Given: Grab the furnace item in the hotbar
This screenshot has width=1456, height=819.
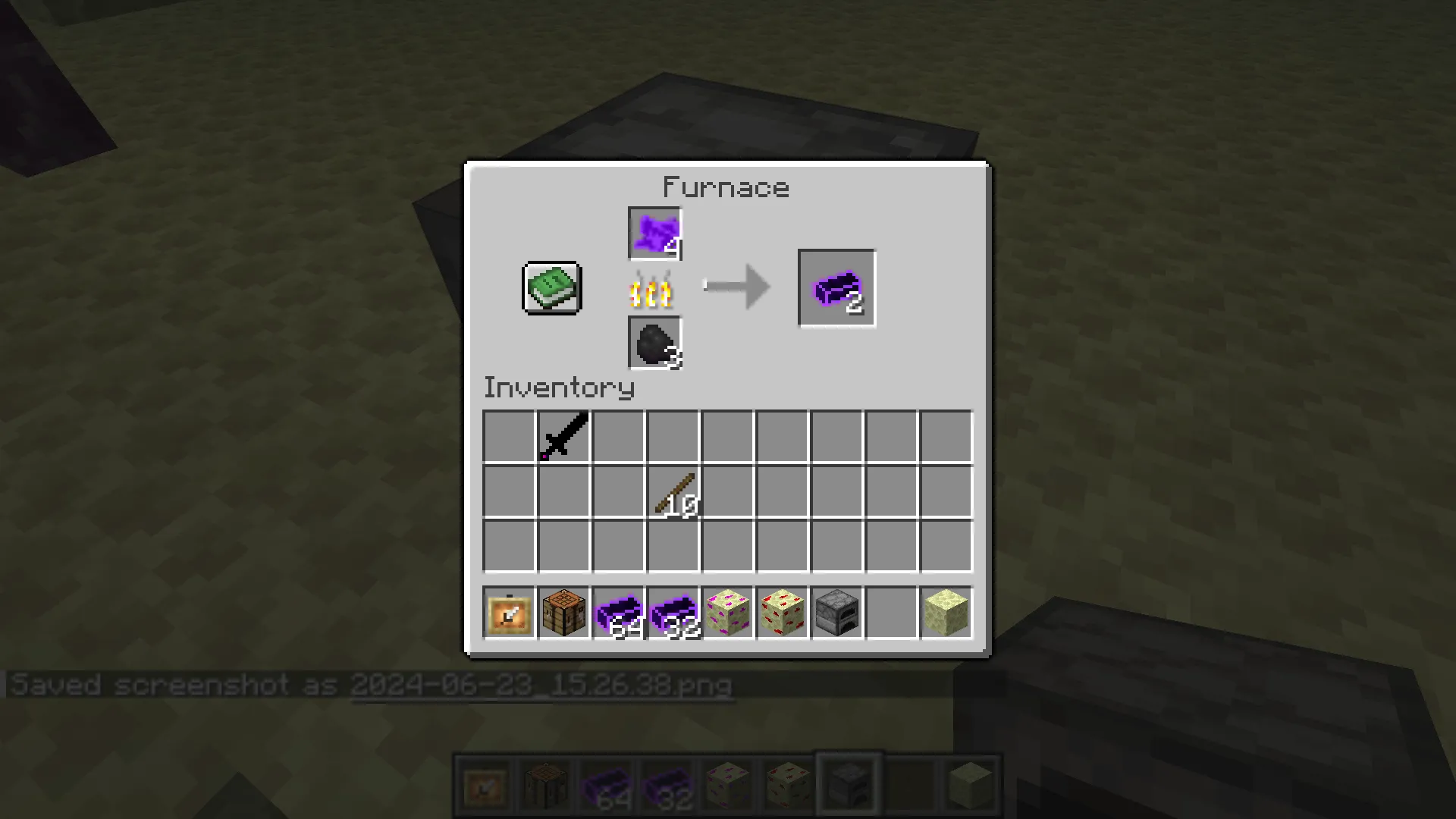Looking at the screenshot, I should pos(836,613).
